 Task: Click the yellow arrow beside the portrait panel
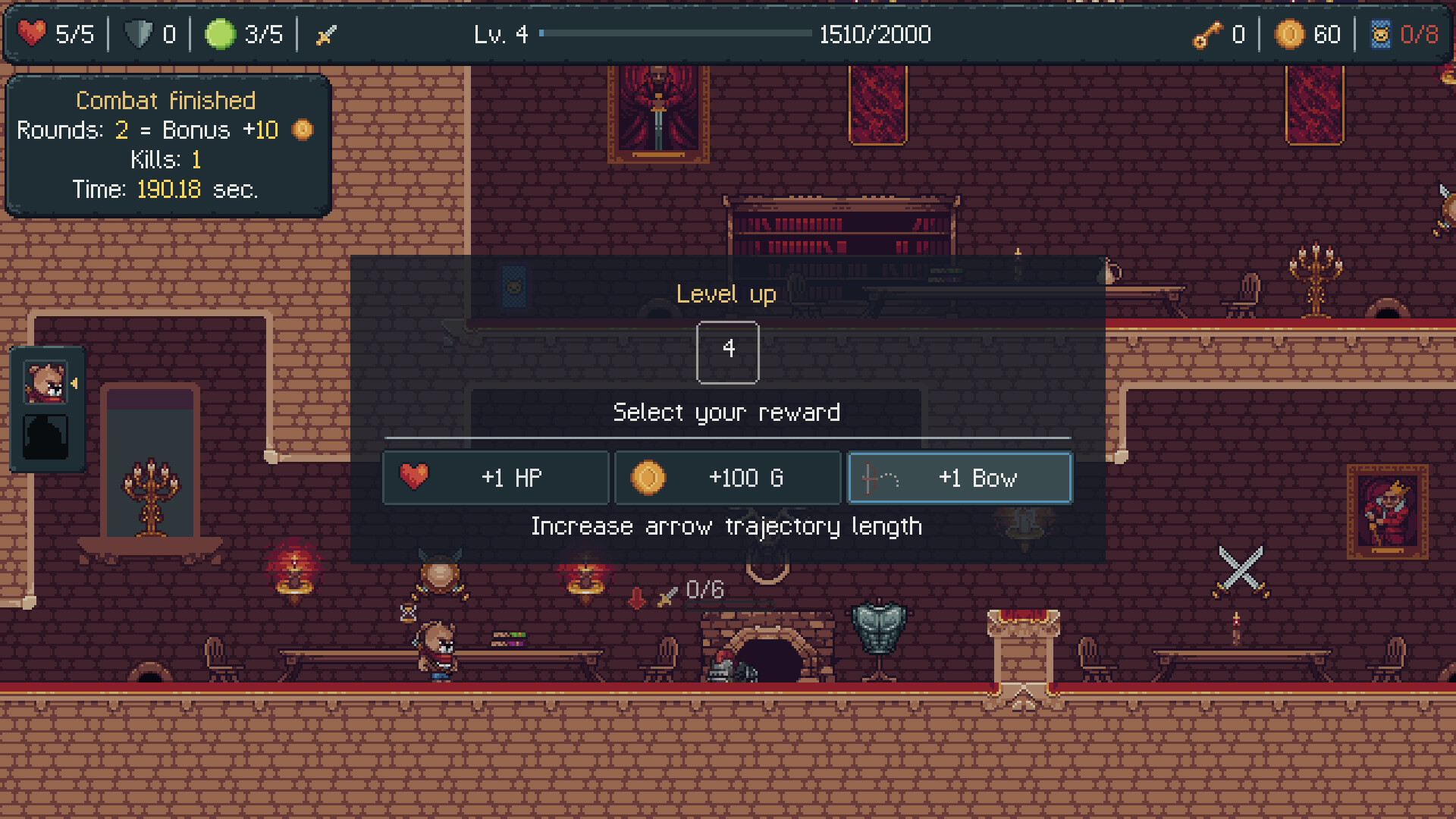pyautogui.click(x=74, y=384)
